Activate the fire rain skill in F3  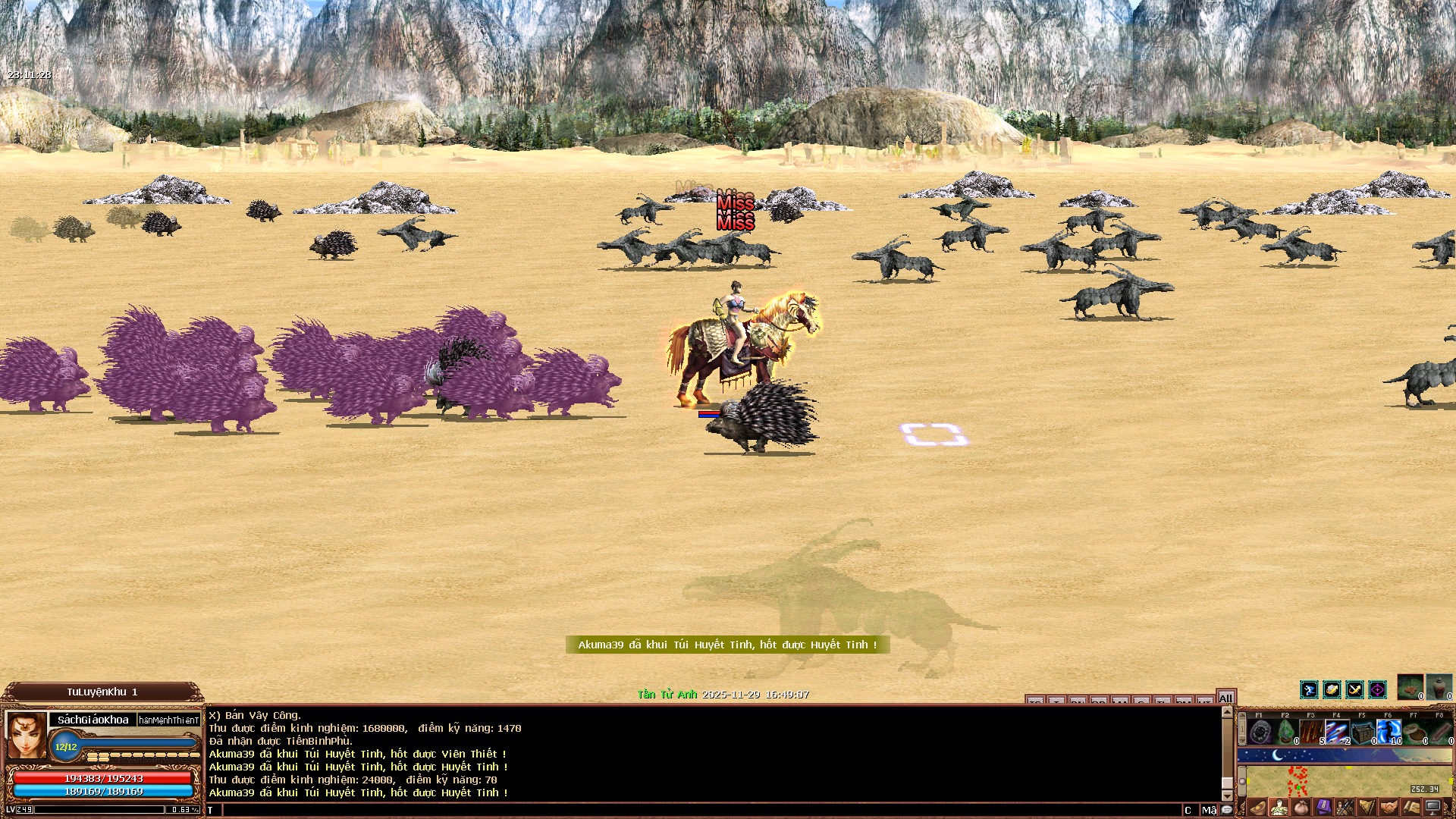click(1312, 732)
